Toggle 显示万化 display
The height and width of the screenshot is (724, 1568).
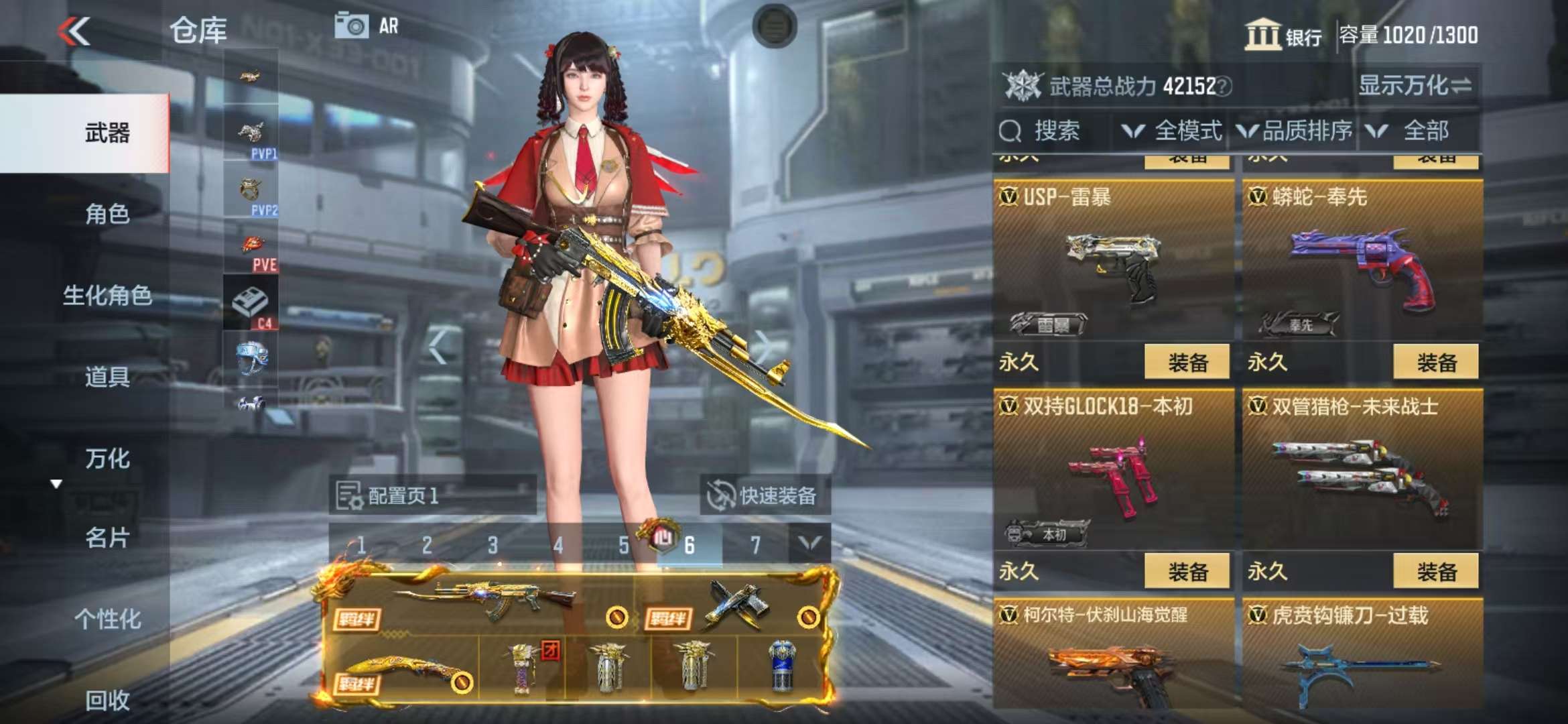pyautogui.click(x=1415, y=86)
